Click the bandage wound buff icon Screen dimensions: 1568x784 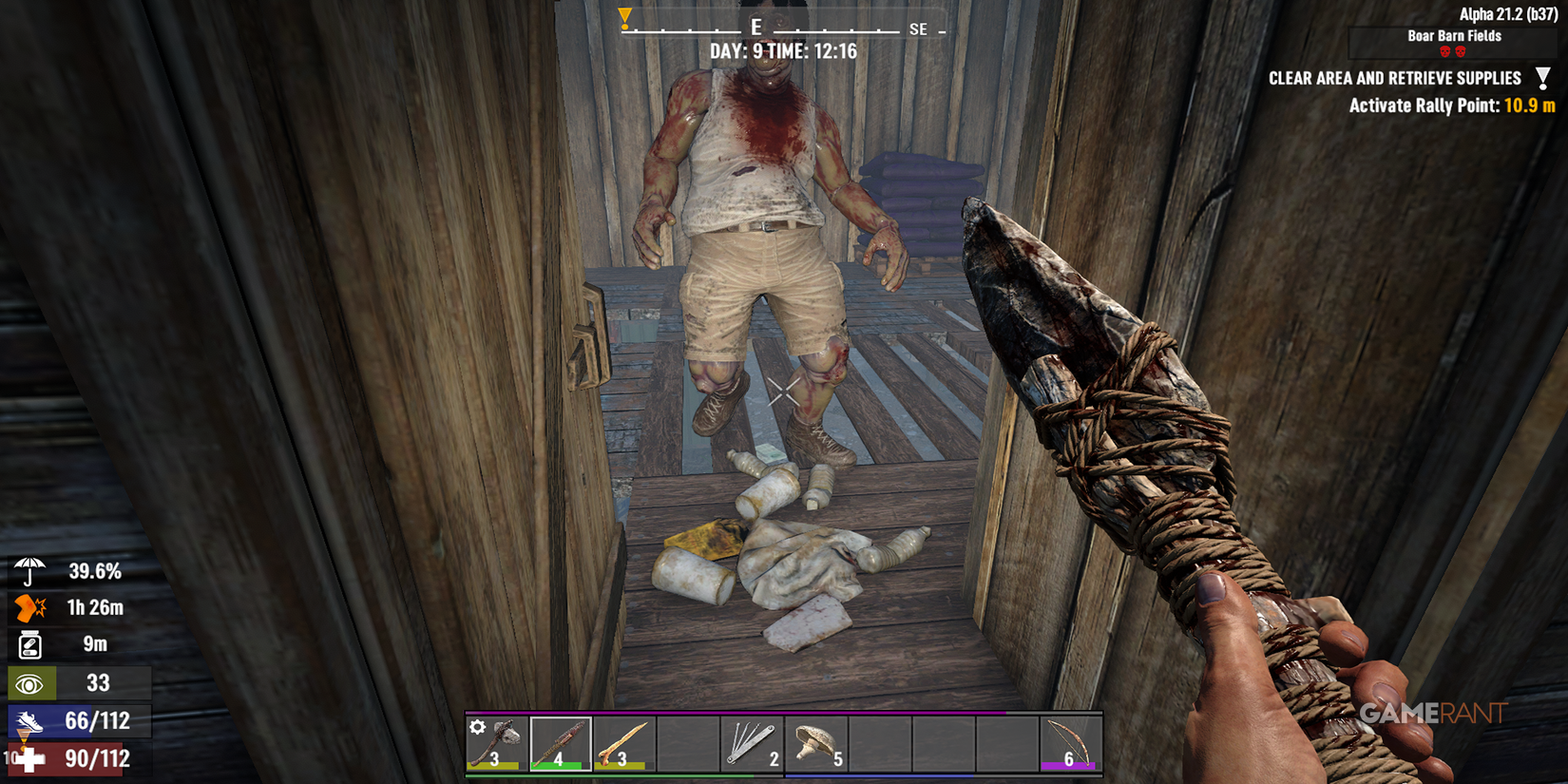(x=29, y=607)
